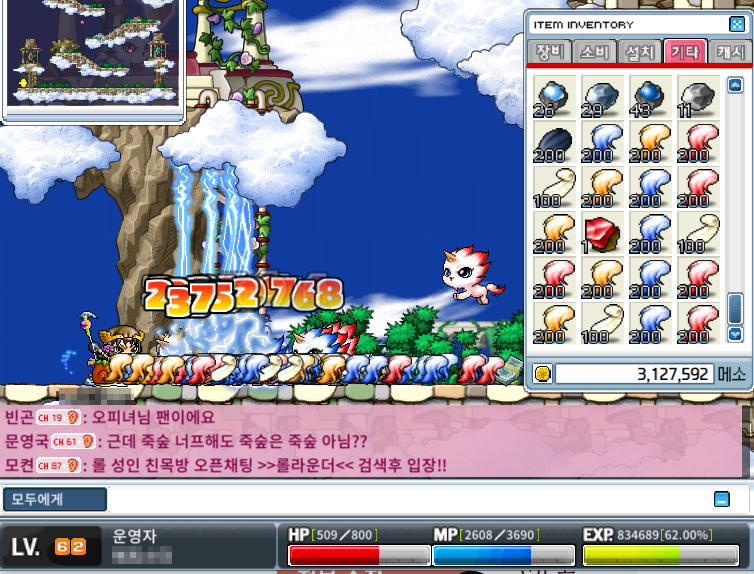Pick the ore stack with count 29

coord(600,96)
